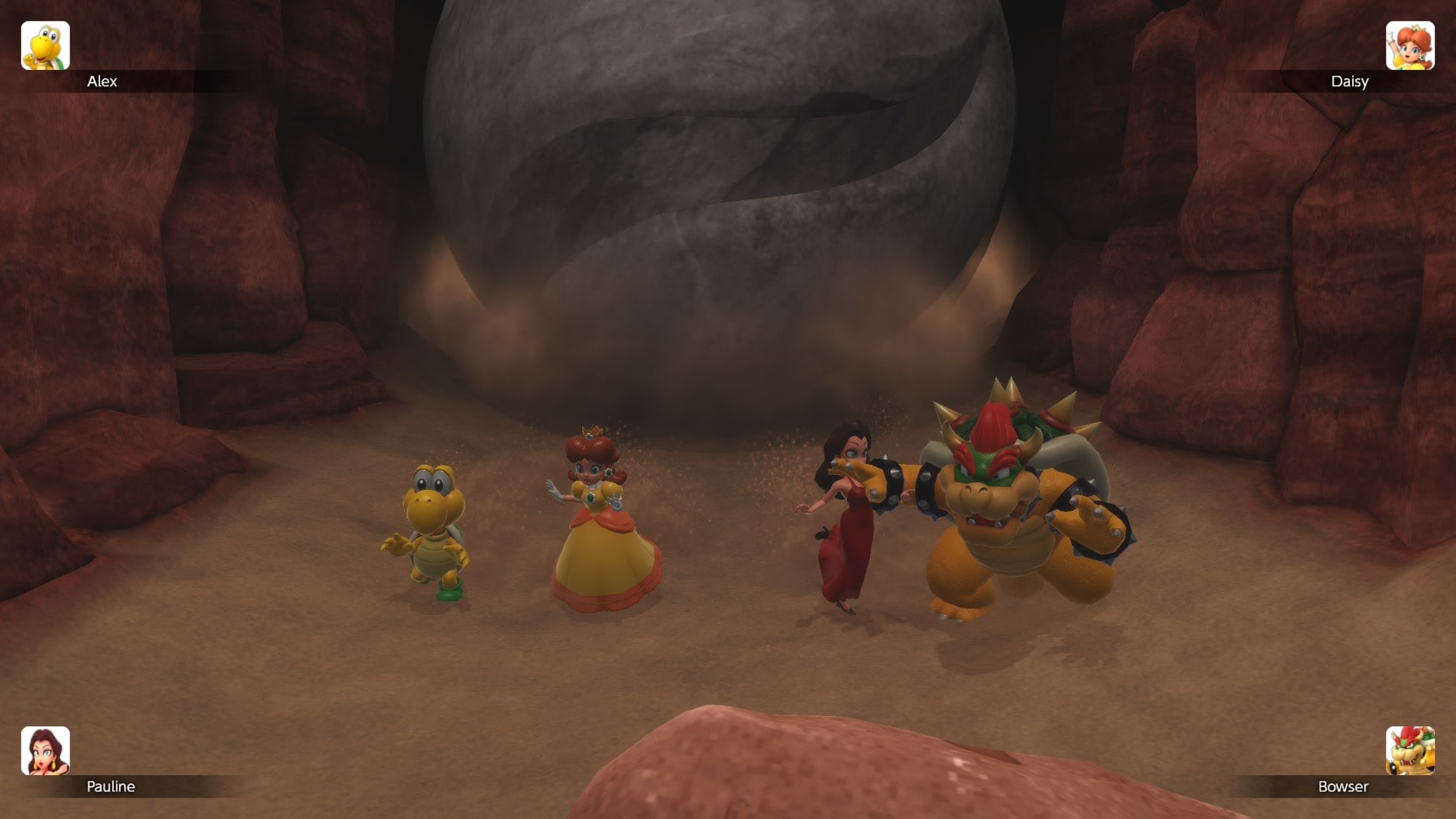Click Daisy's player portrait
This screenshot has height=819, width=1456.
point(1410,45)
